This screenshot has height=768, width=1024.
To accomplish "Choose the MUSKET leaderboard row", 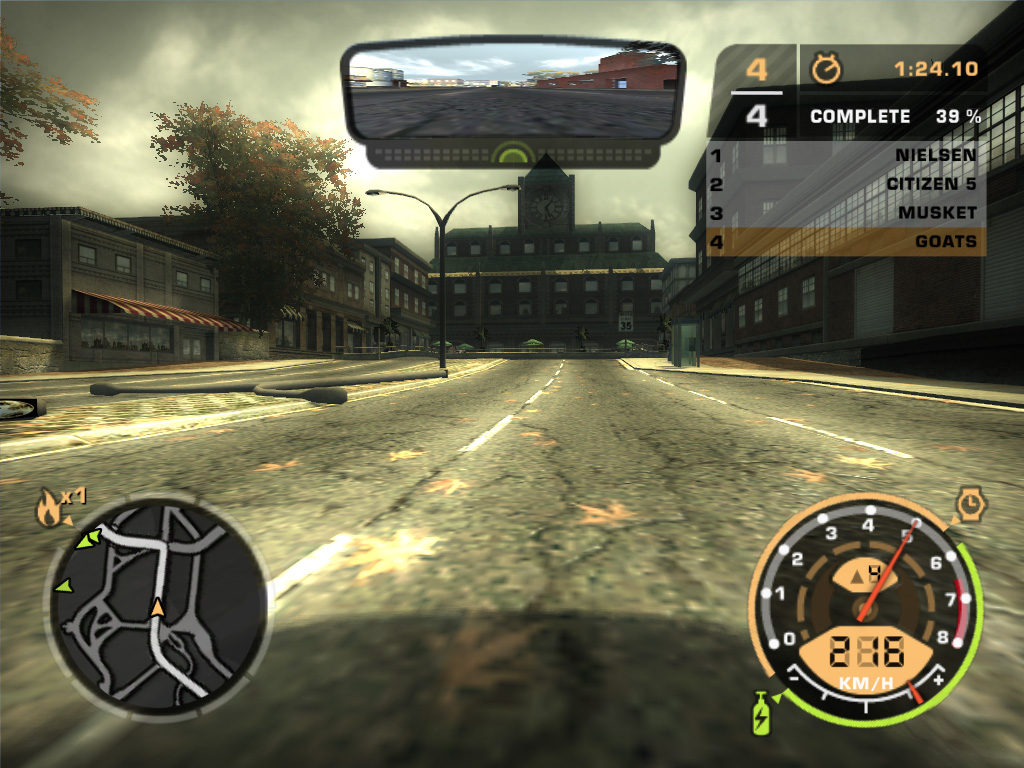I will point(846,213).
